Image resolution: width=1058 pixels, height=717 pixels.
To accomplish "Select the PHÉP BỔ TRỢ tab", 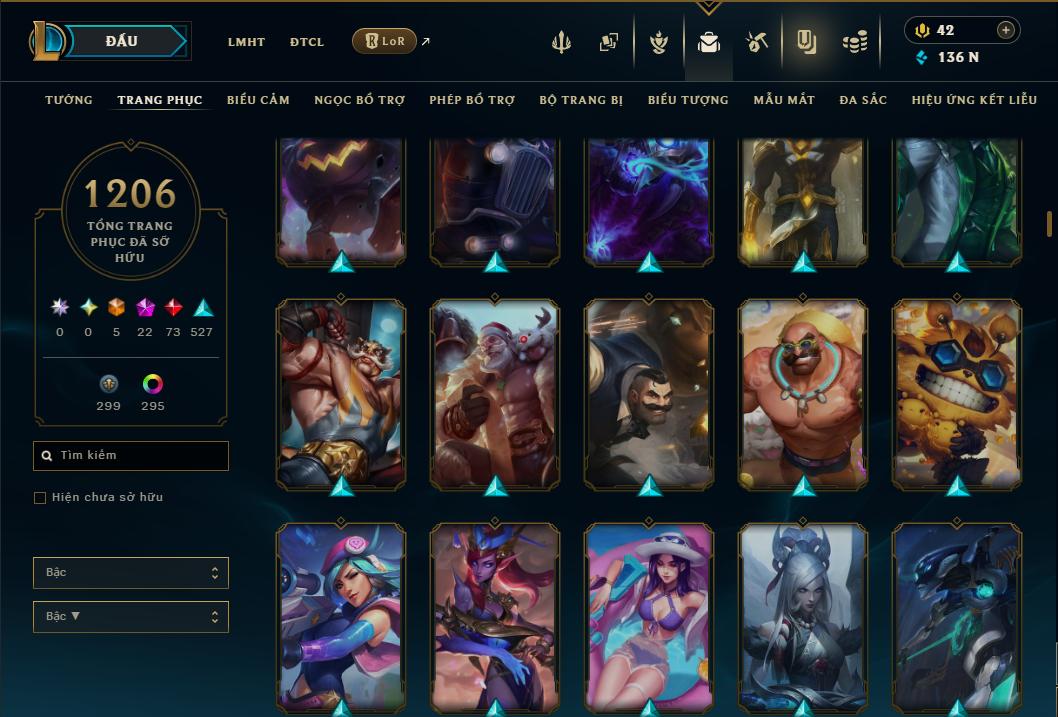I will pyautogui.click(x=472, y=100).
